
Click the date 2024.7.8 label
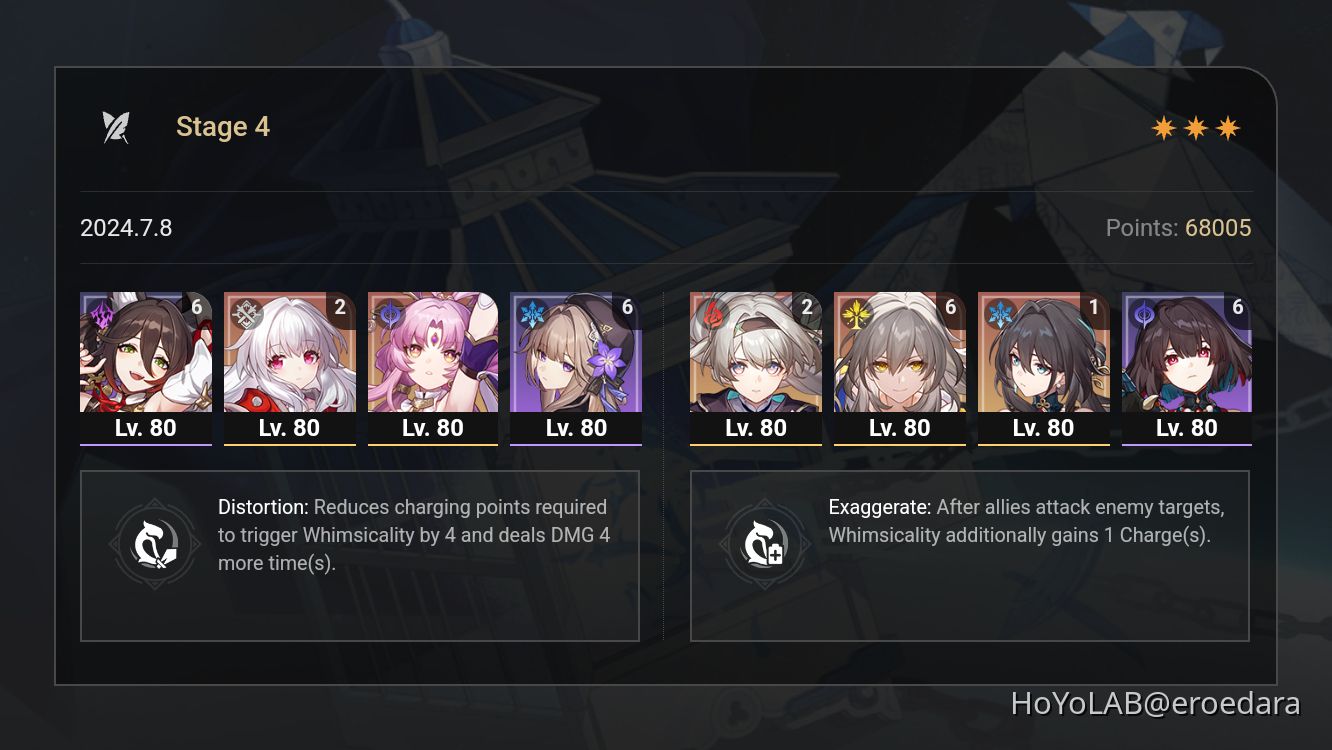coord(126,228)
